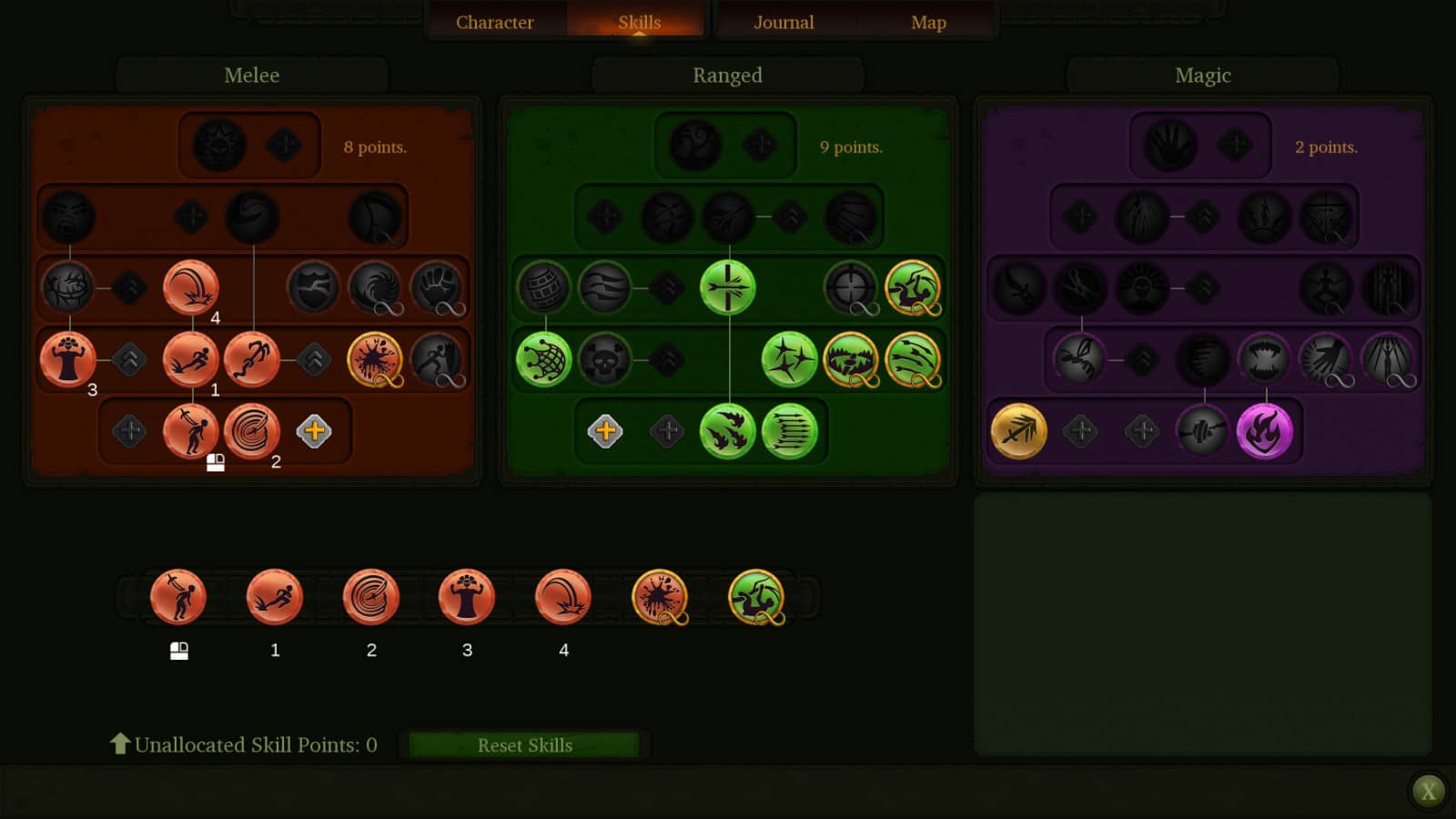Select the green dragon skill on hotbar
This screenshot has height=819, width=1456.
756,598
